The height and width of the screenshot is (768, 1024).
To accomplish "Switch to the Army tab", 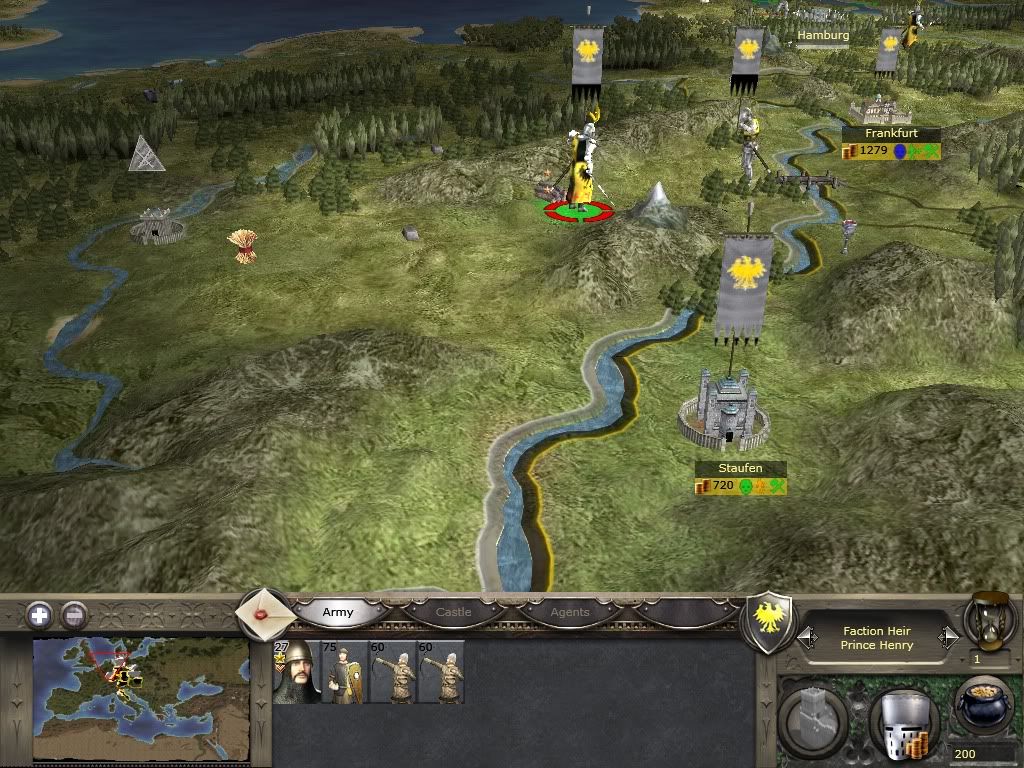I will pos(338,612).
